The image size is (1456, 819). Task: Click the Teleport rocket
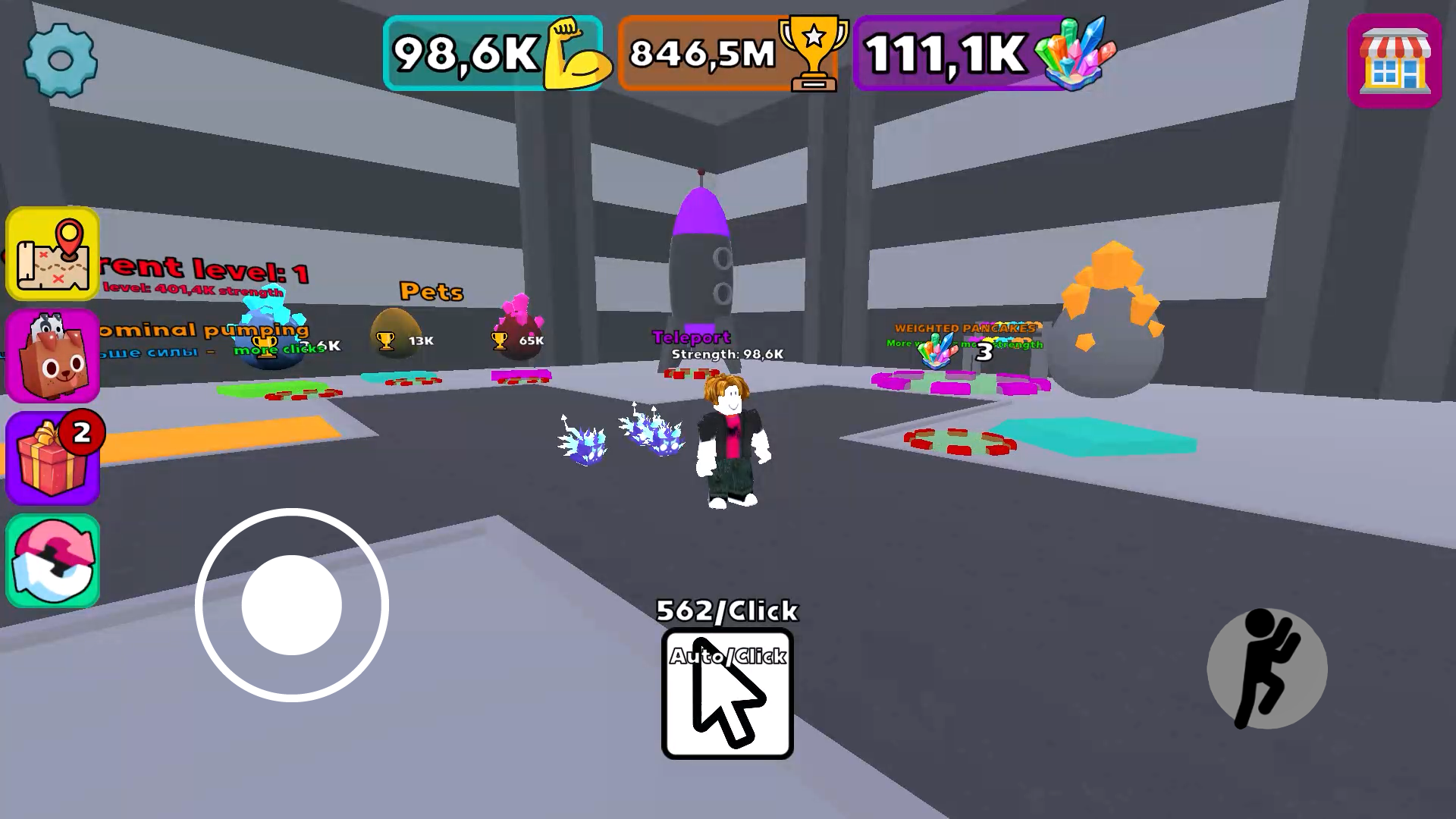click(x=701, y=265)
